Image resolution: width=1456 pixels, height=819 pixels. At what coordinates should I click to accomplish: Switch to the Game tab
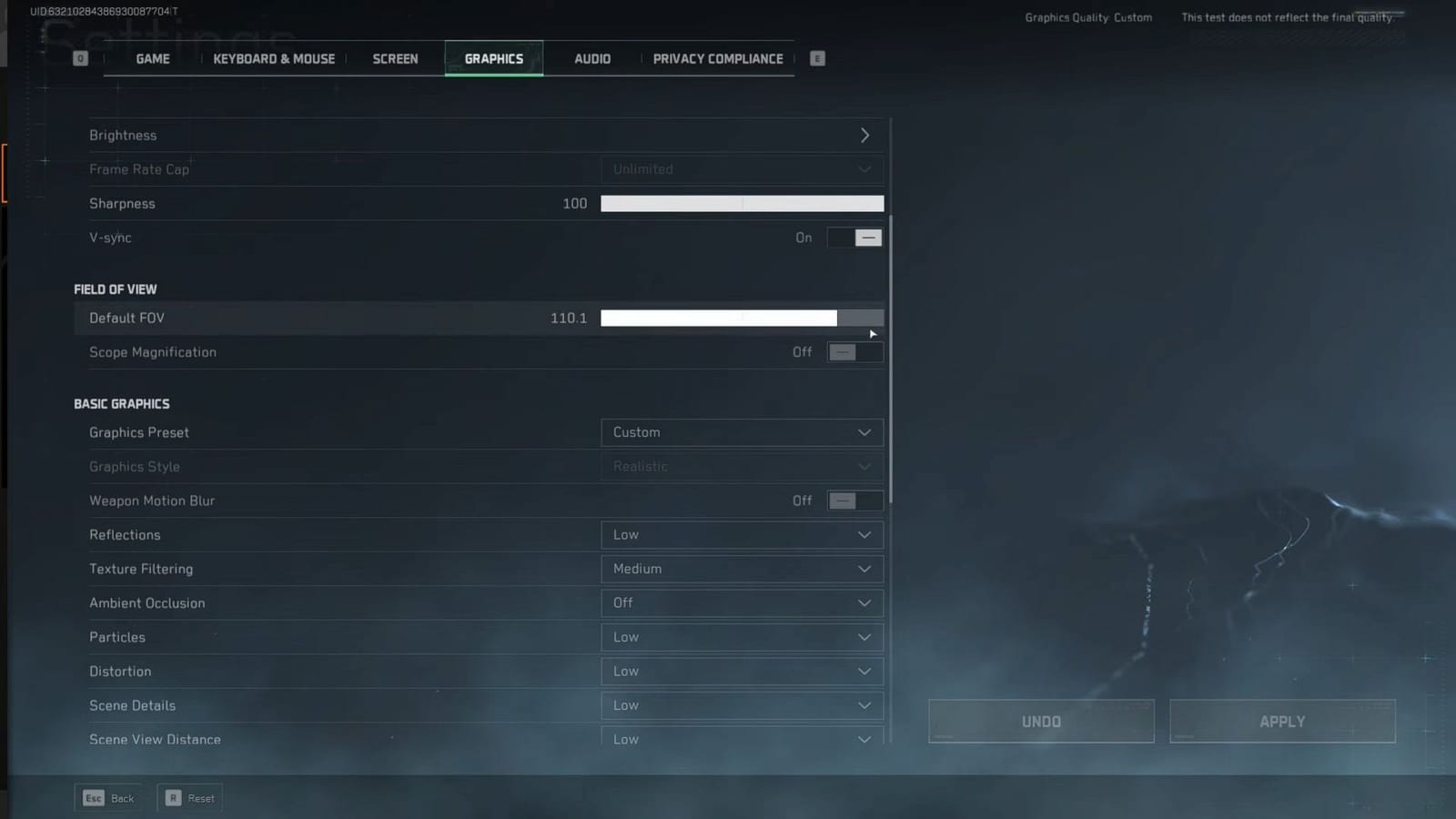pos(152,58)
